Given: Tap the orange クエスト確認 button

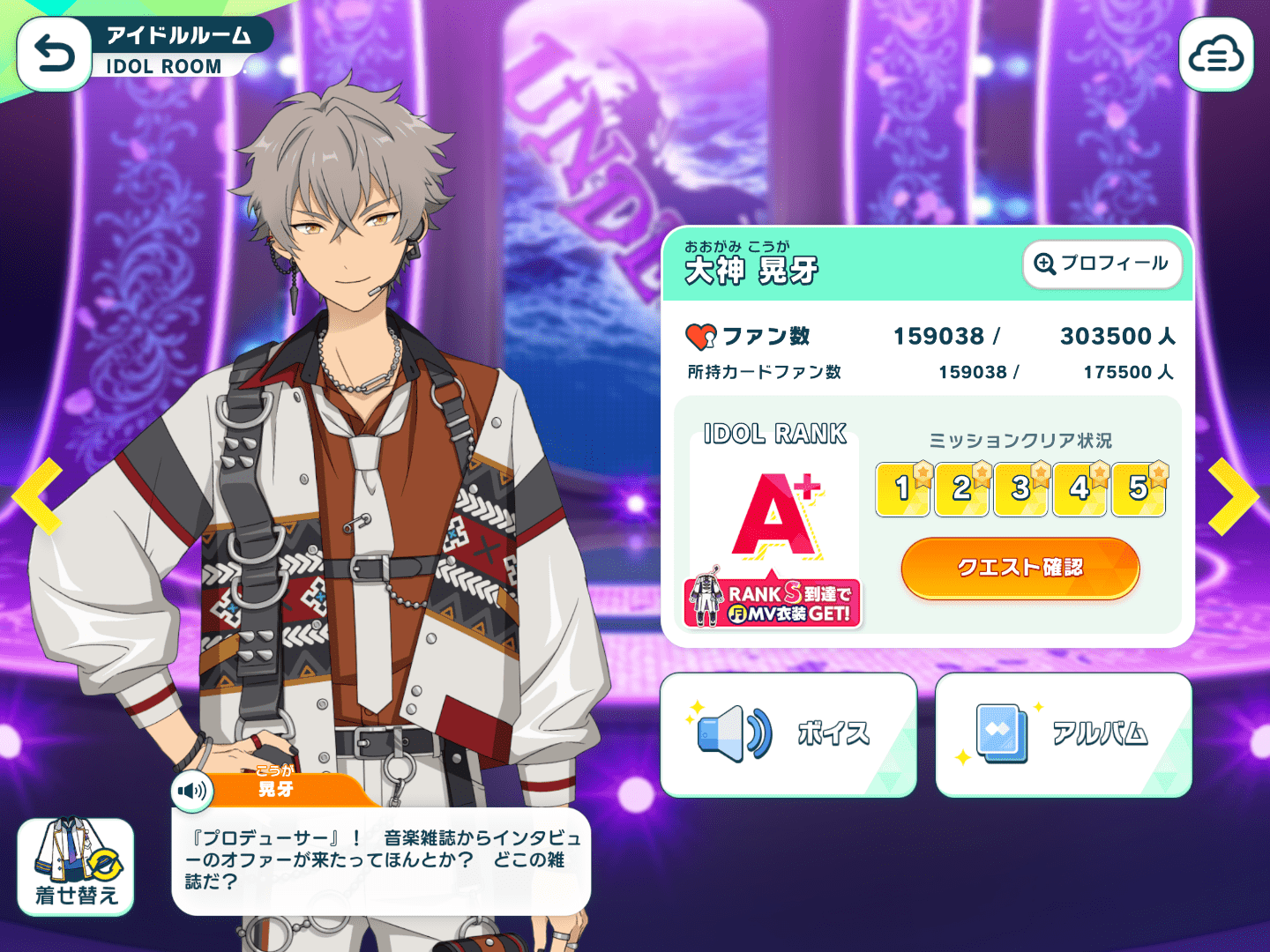Looking at the screenshot, I should pos(1020,568).
